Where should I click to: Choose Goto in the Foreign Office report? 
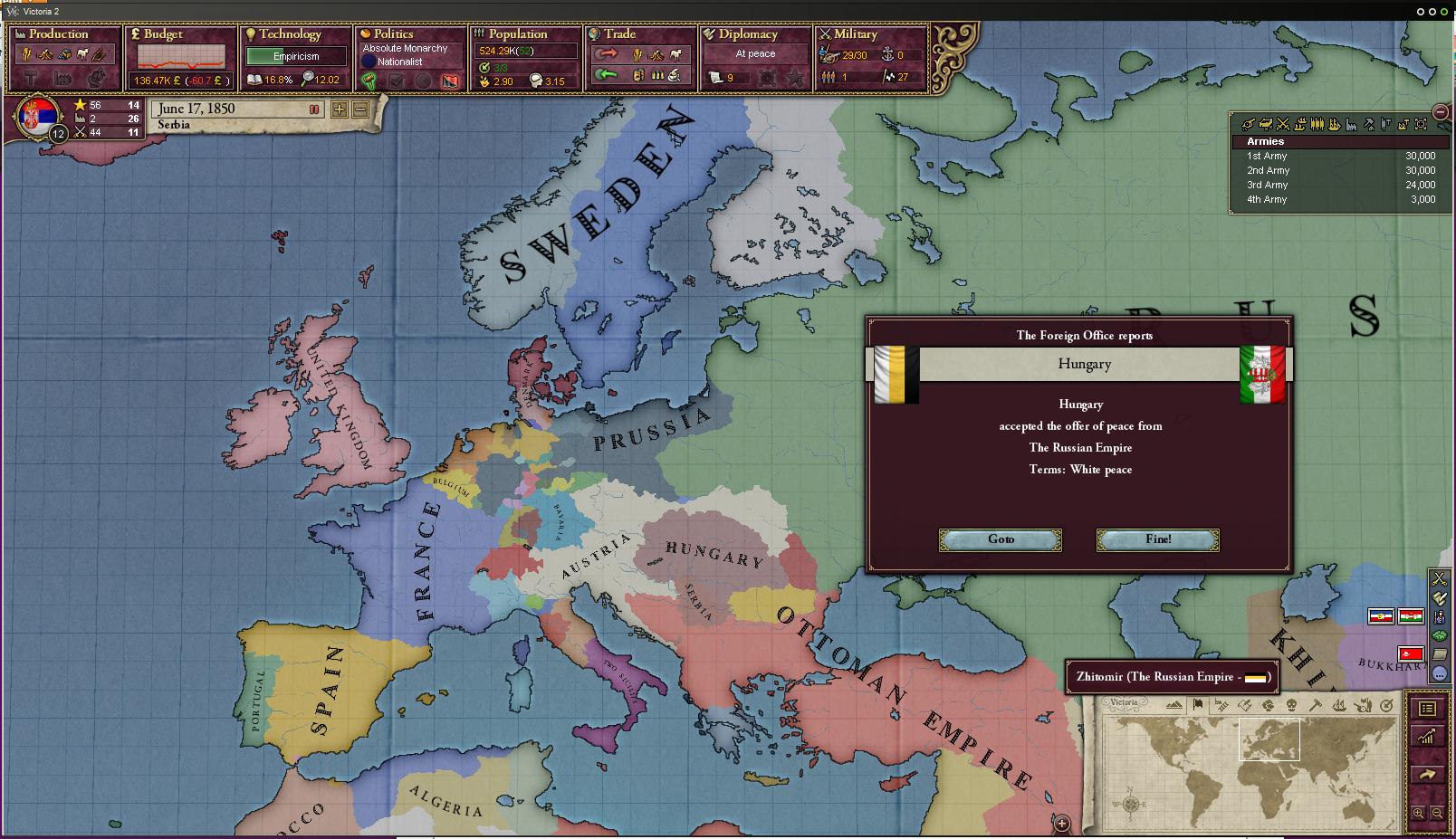(x=1000, y=539)
